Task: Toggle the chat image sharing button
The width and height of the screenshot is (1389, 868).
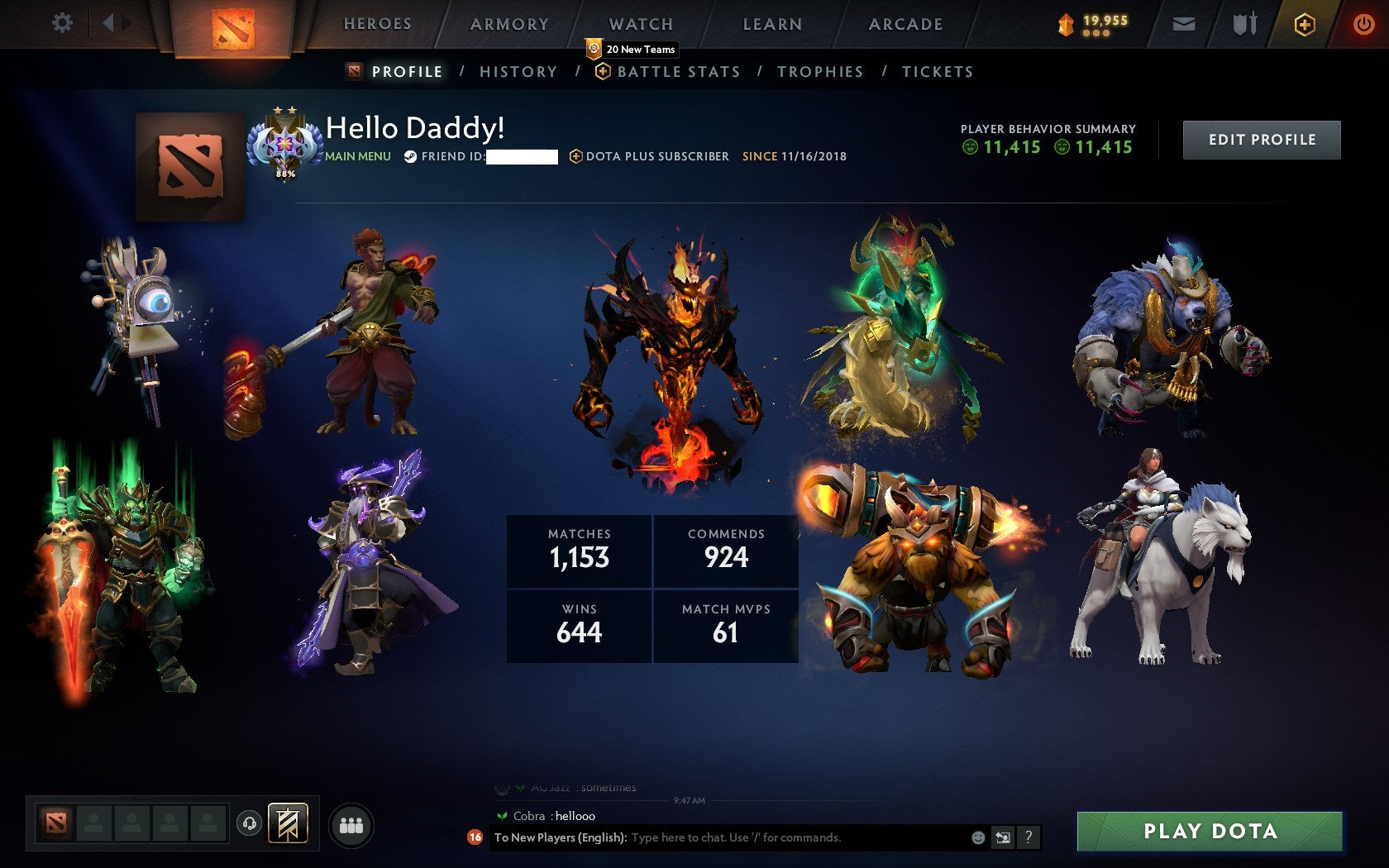Action: [x=1004, y=837]
